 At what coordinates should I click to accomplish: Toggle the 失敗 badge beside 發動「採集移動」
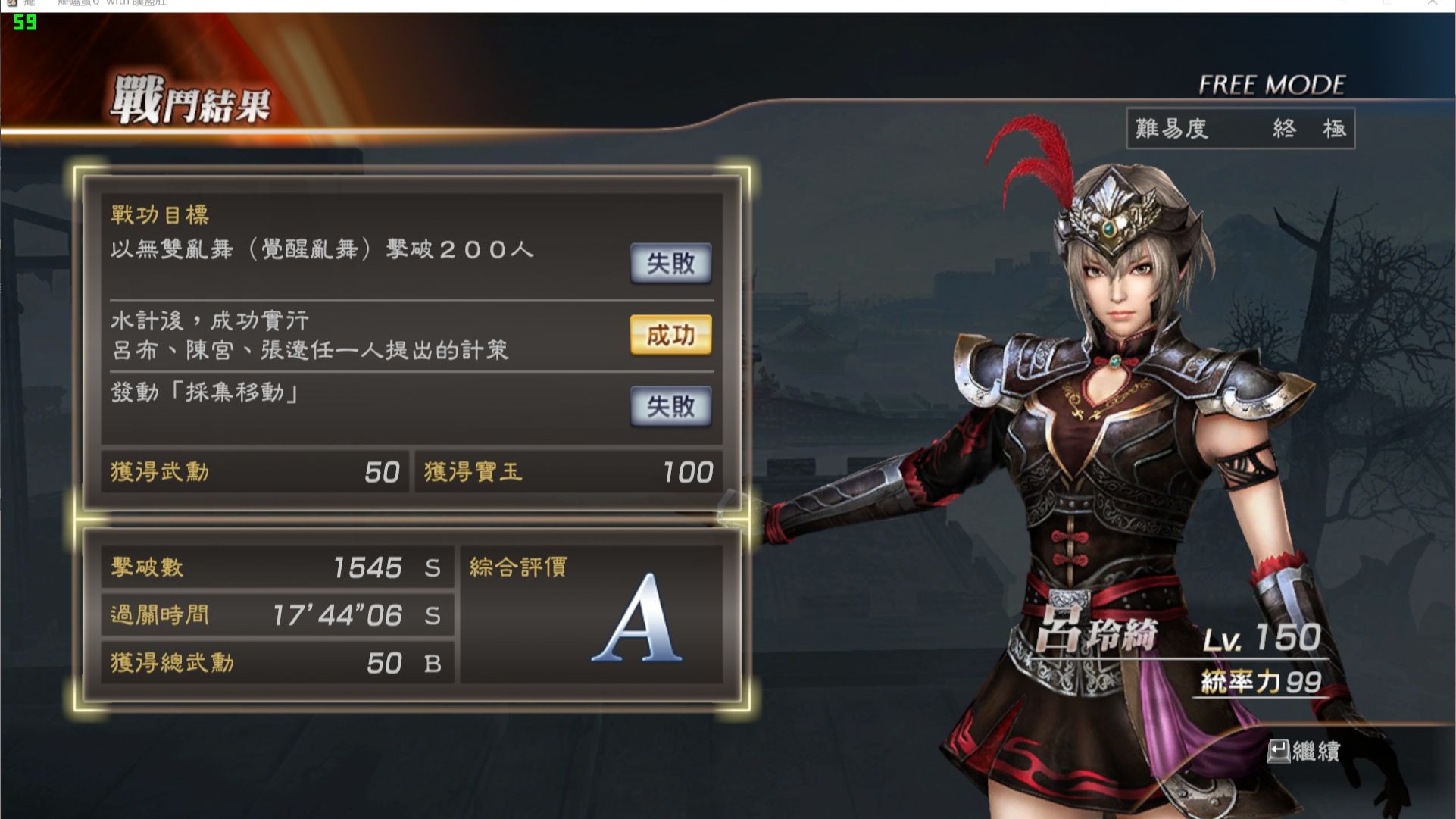point(670,407)
